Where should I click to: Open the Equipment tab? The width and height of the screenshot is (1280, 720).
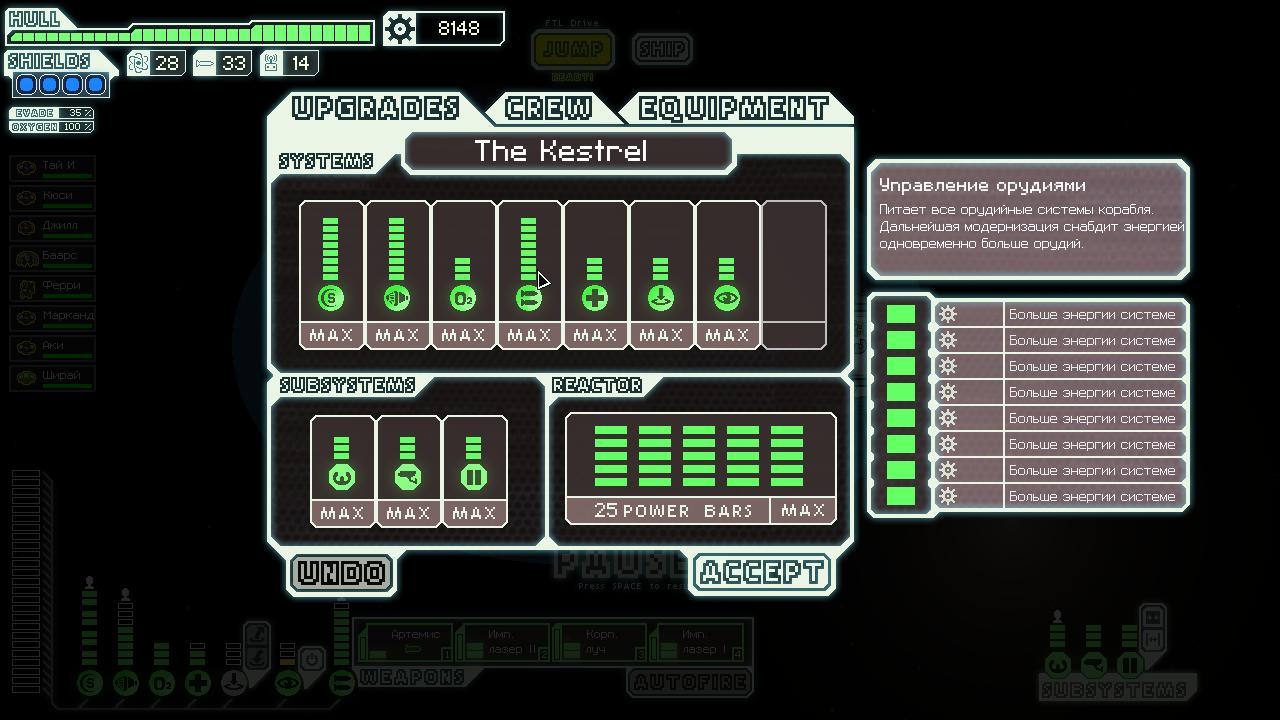(733, 108)
